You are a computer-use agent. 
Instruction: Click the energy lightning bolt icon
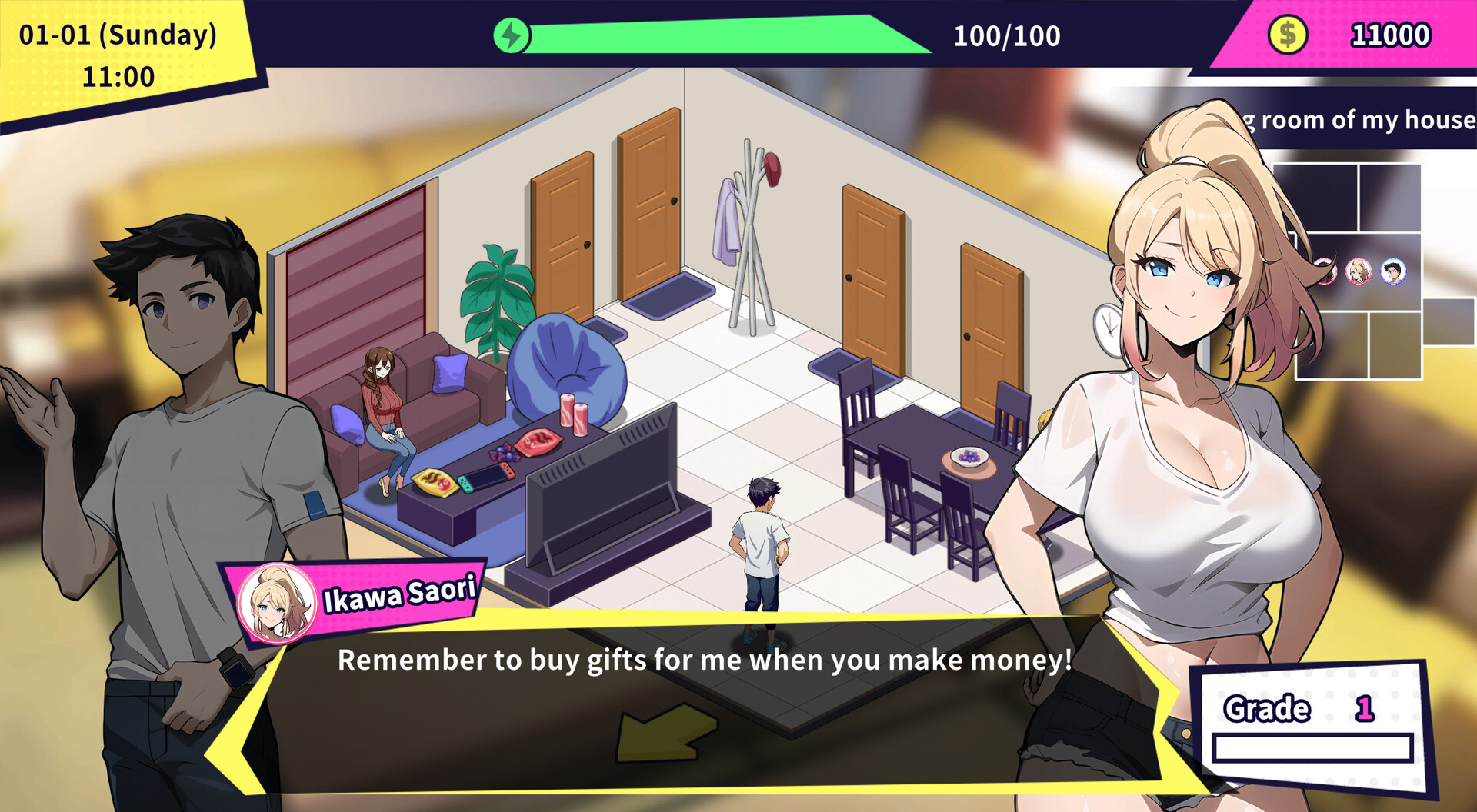pos(512,35)
